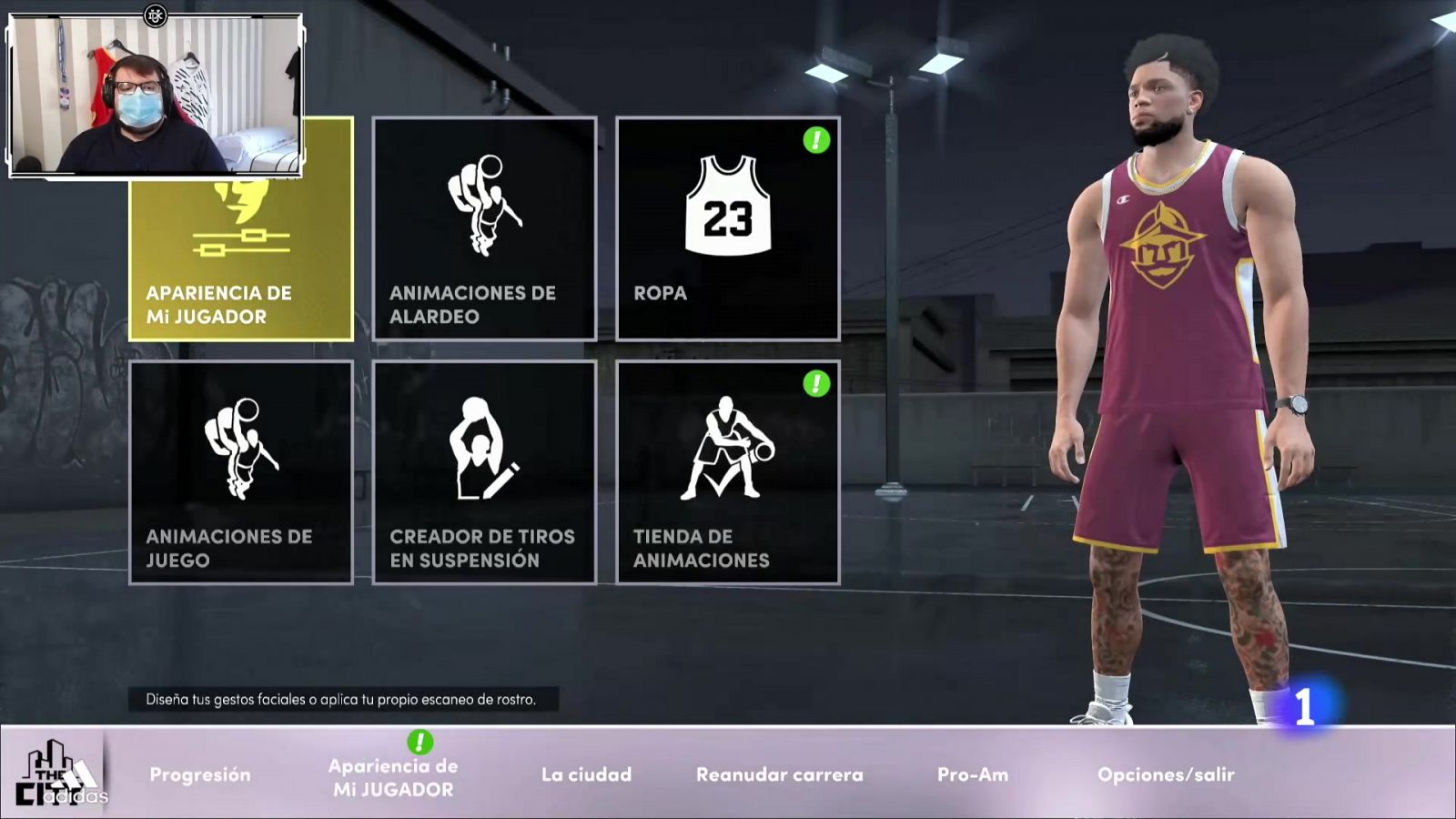
Task: Open the Opciones/salir entry
Action: (1166, 775)
